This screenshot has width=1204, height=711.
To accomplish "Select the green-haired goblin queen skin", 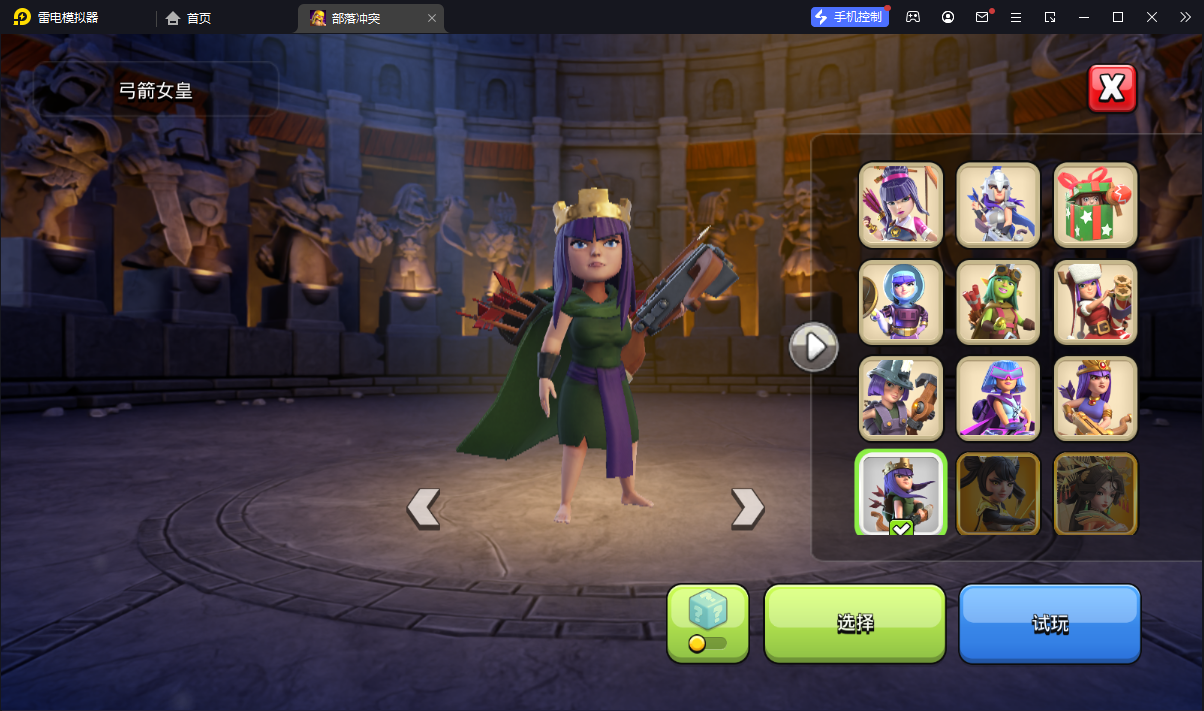I will pyautogui.click(x=998, y=301).
